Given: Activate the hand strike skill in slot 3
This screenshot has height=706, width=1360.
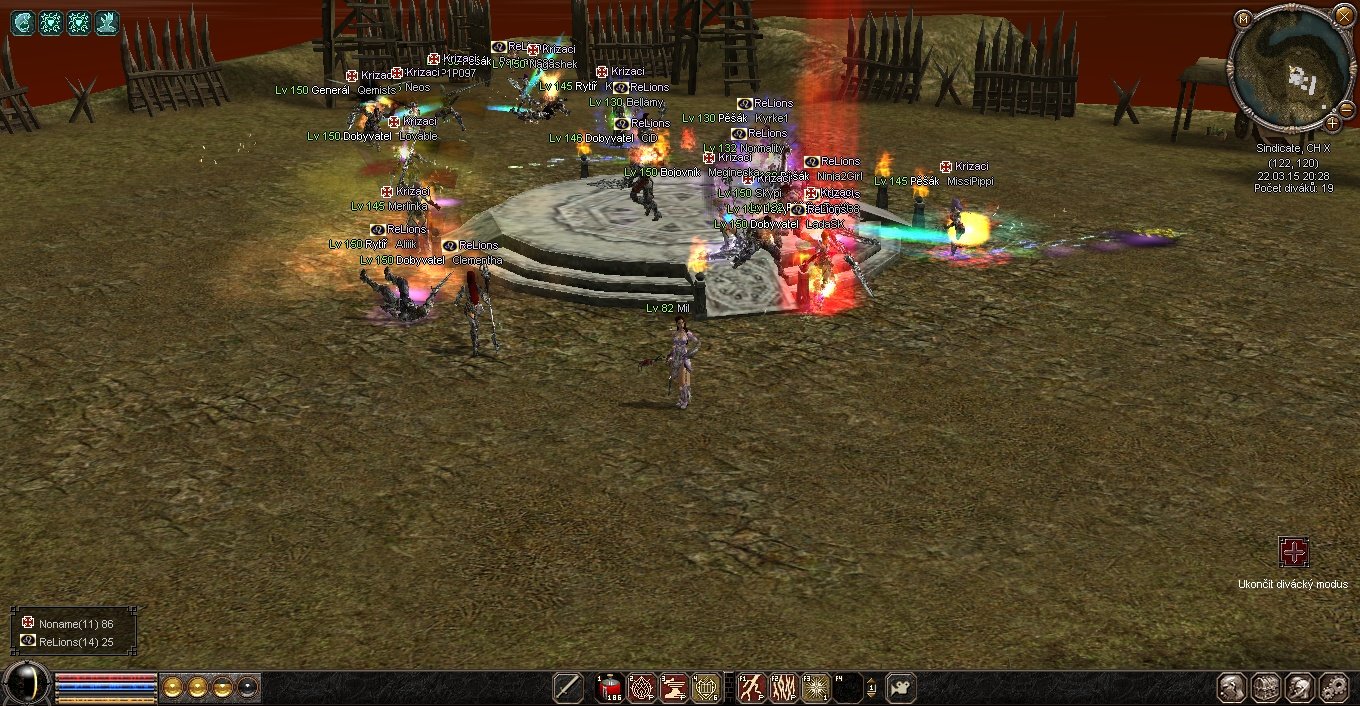Looking at the screenshot, I should (674, 688).
